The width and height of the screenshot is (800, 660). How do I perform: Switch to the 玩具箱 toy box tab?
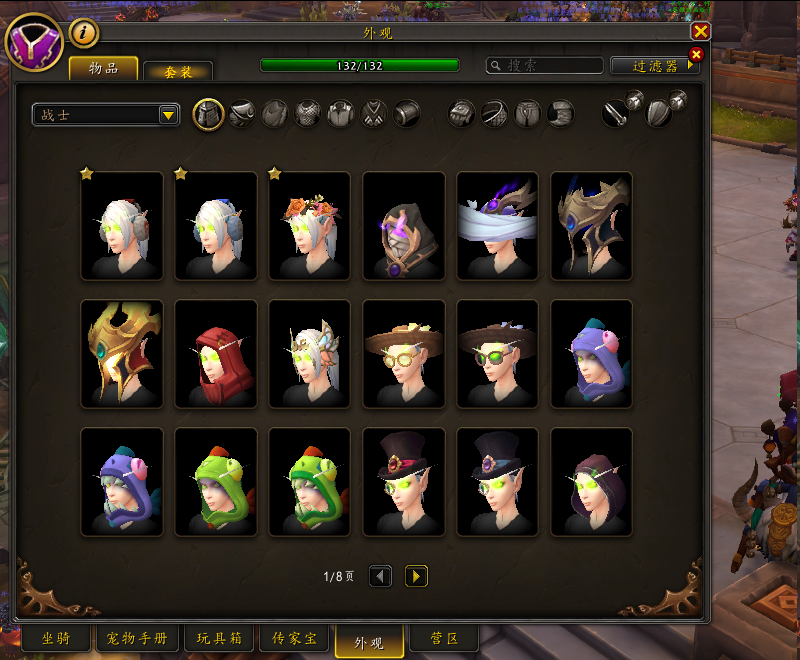220,639
